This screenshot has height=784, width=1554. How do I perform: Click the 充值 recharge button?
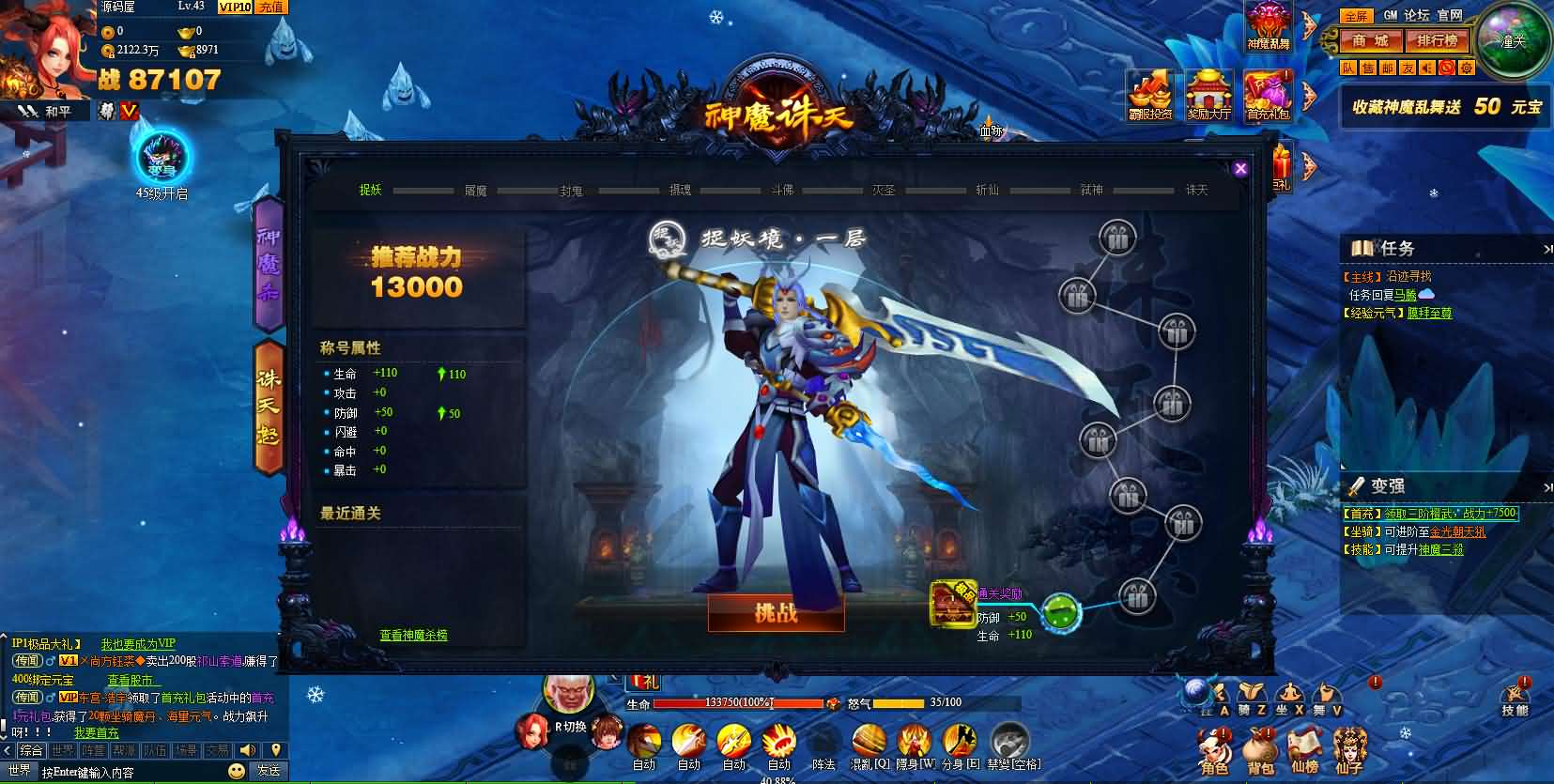click(x=271, y=7)
